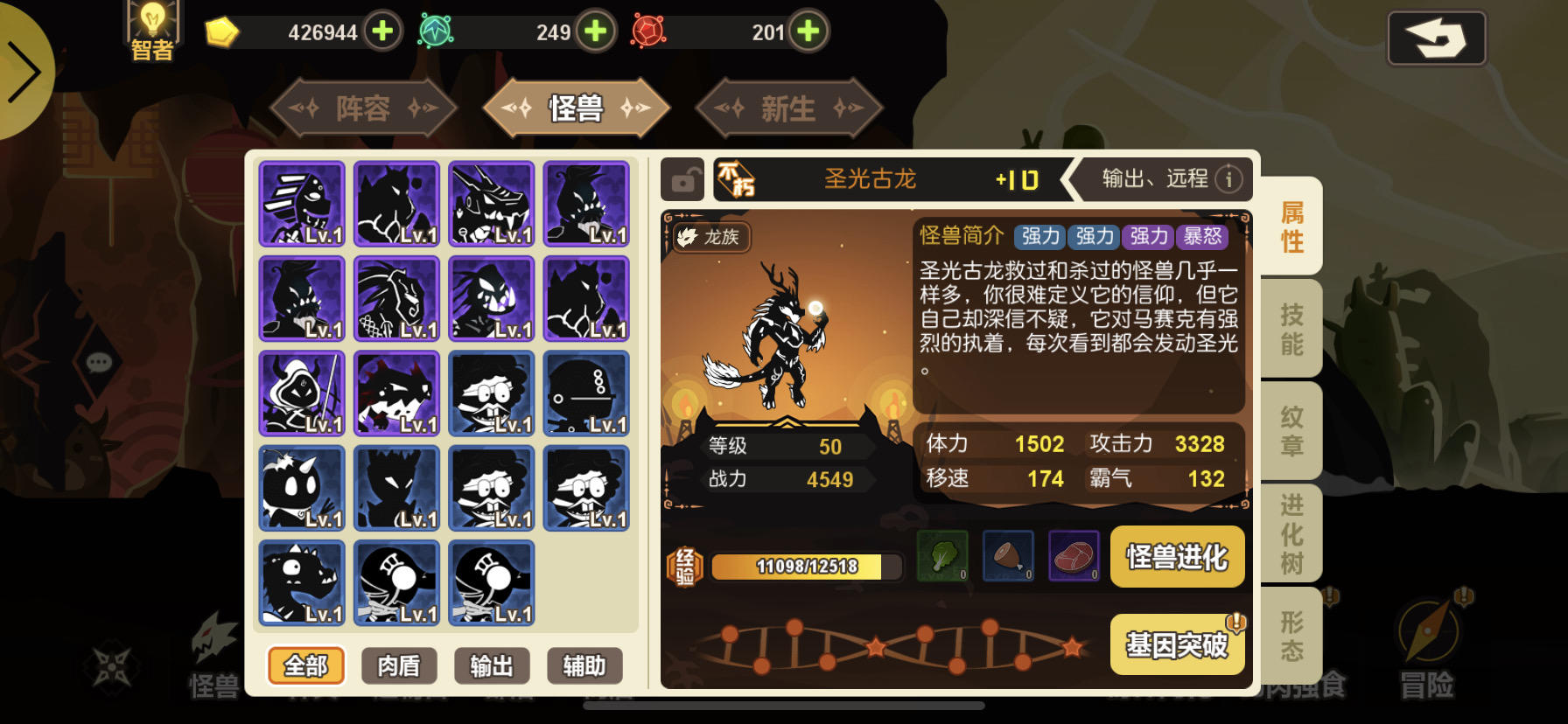Select the 输出 filter
Screen dimensions: 1568x724
coord(493,665)
